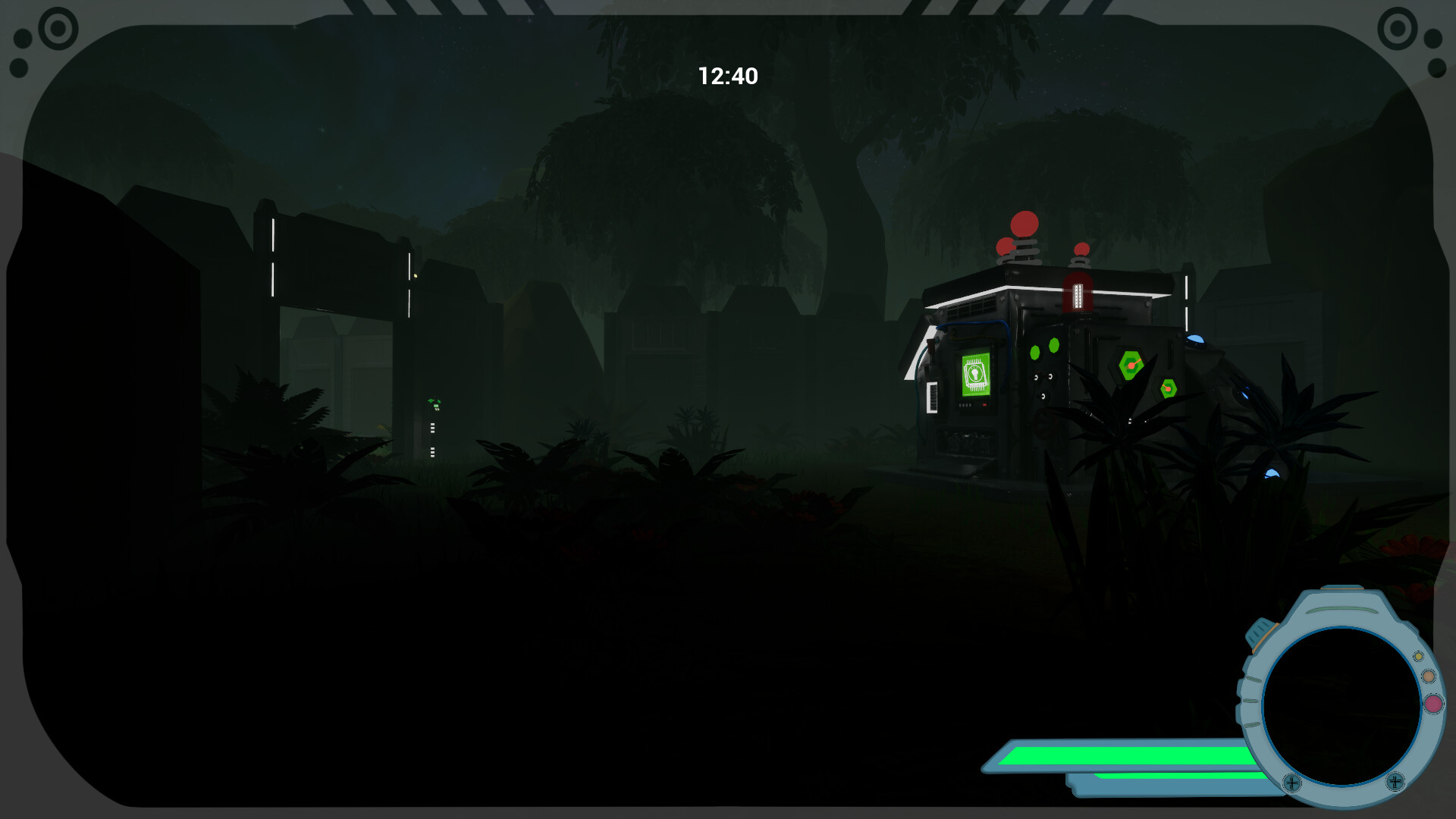Click the orange button on the wrist device

pos(1428,676)
